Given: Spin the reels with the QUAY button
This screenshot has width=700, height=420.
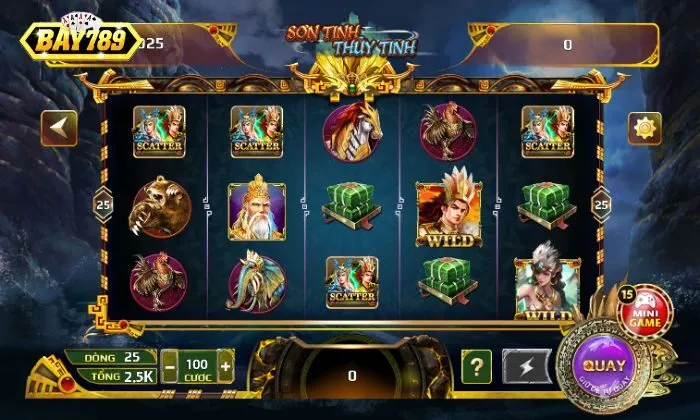Looking at the screenshot, I should point(605,366).
